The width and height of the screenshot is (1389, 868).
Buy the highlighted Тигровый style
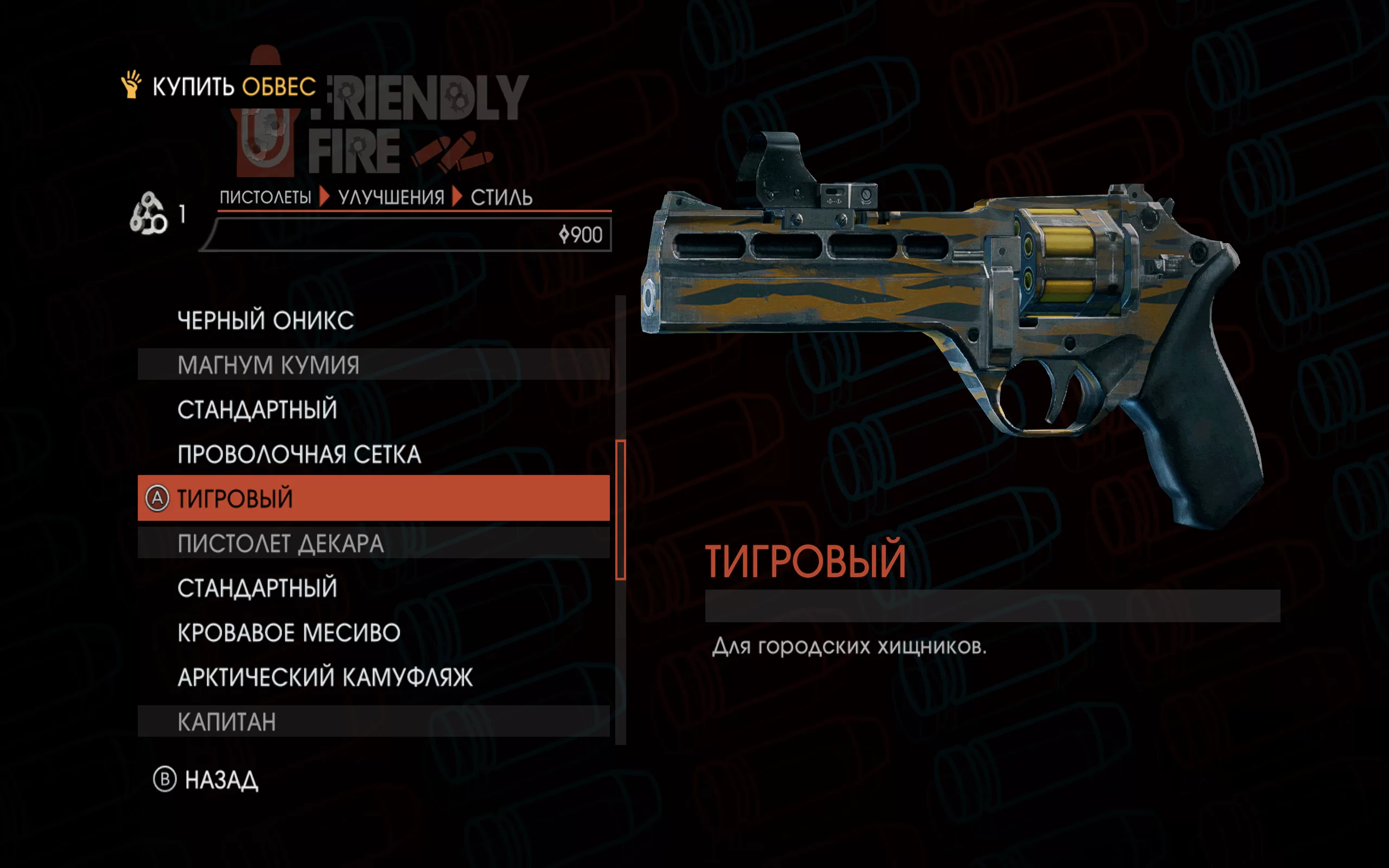[x=373, y=499]
